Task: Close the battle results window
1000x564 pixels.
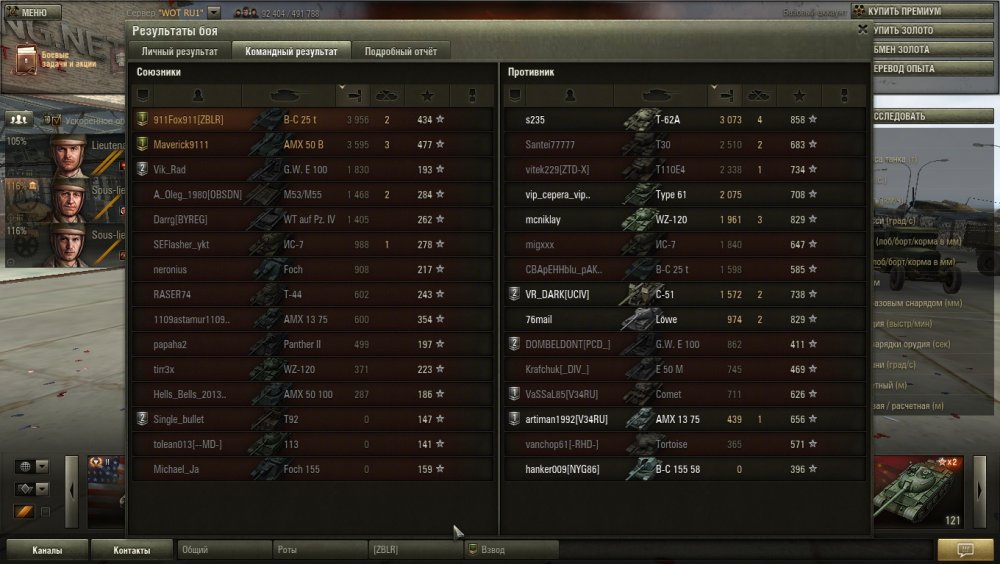Action: click(863, 30)
